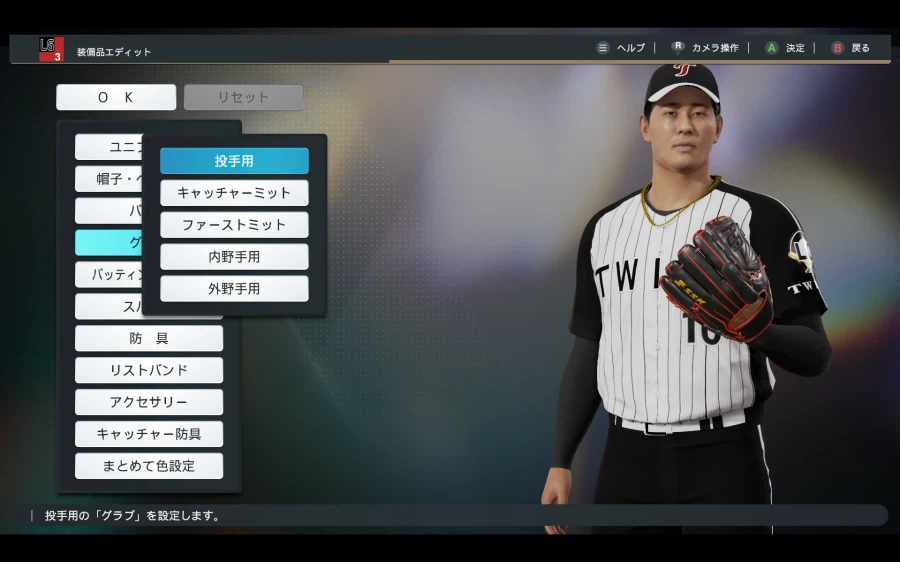The image size is (900, 562).
Task: Choose キャッチャーミット catcher mitt
Action: pos(234,193)
